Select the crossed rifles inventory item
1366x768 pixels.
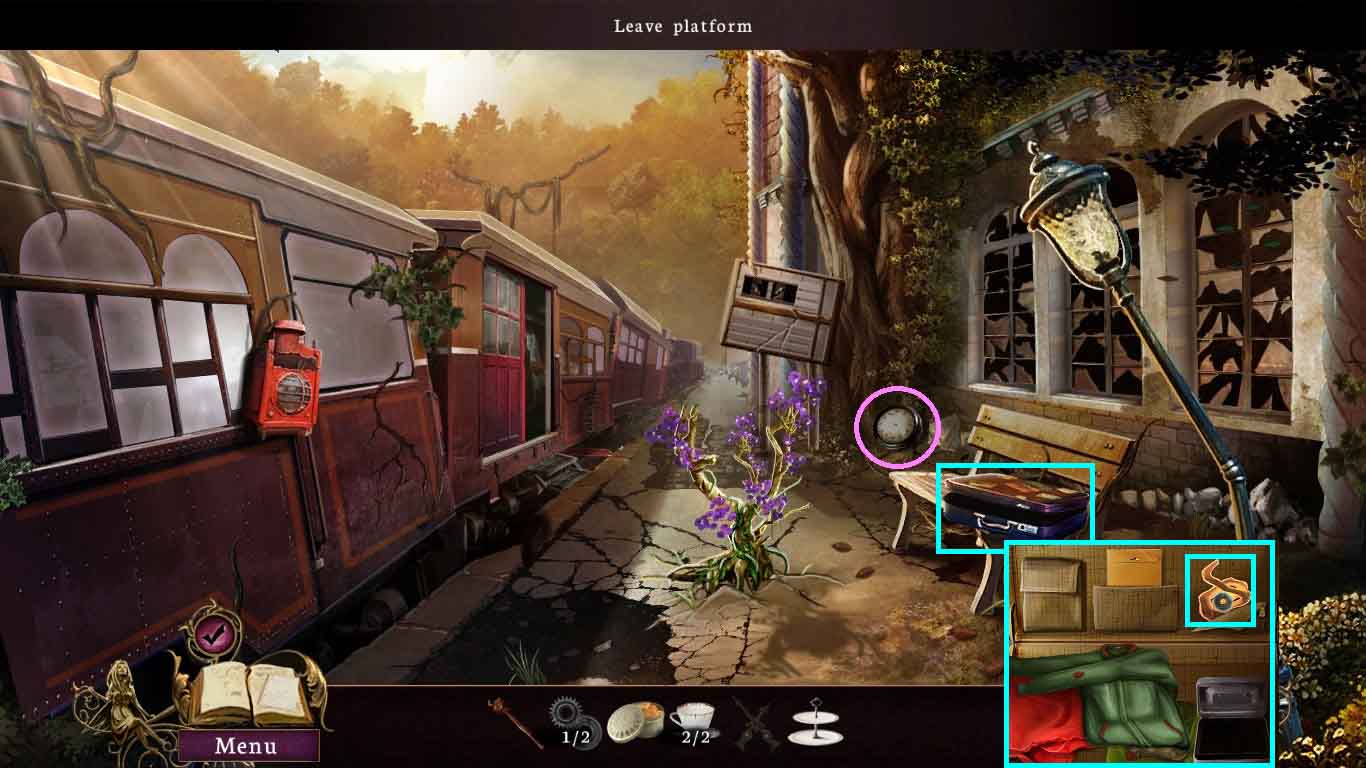(755, 722)
